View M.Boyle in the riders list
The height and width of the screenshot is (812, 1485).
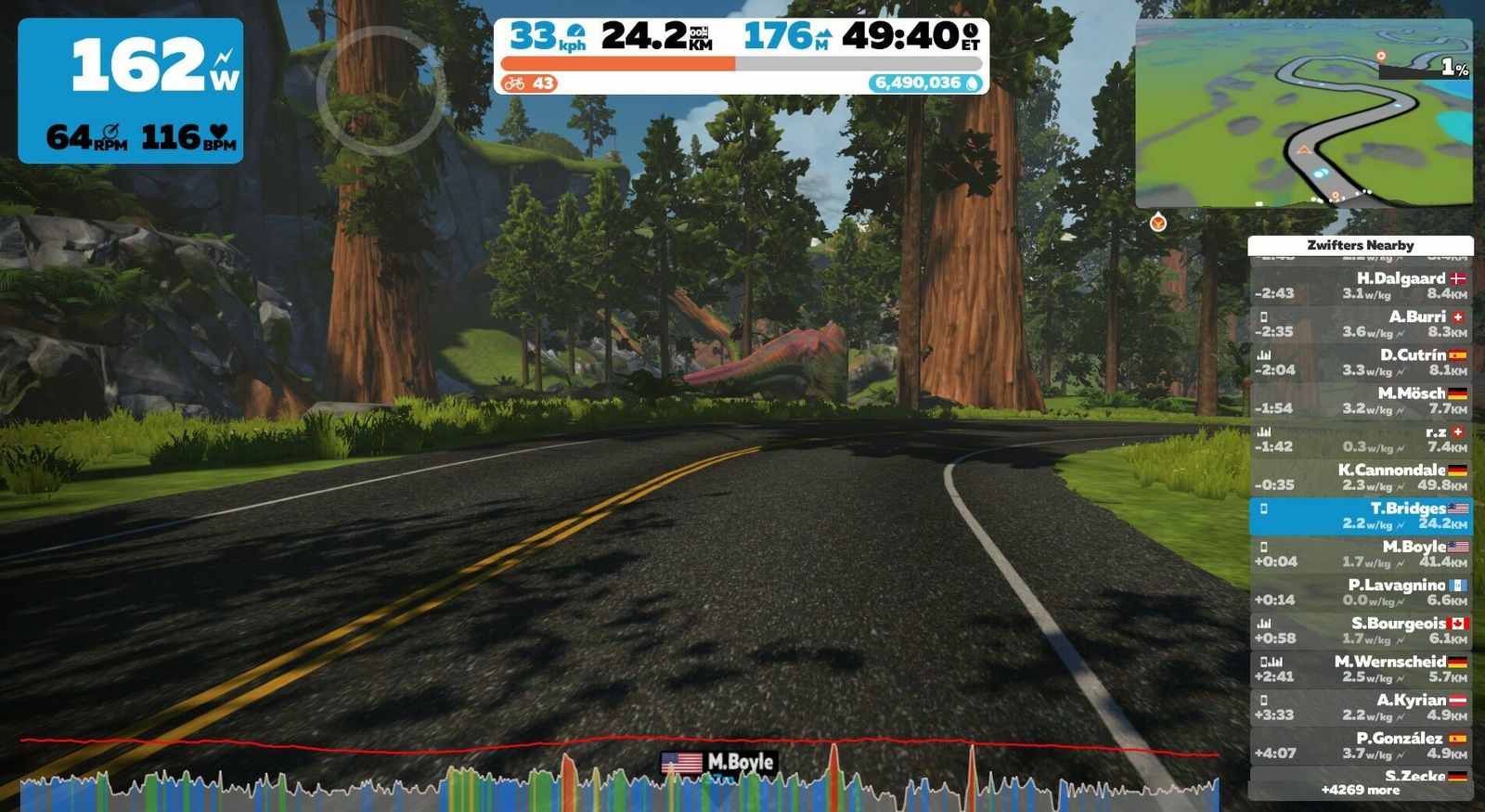[1360, 554]
